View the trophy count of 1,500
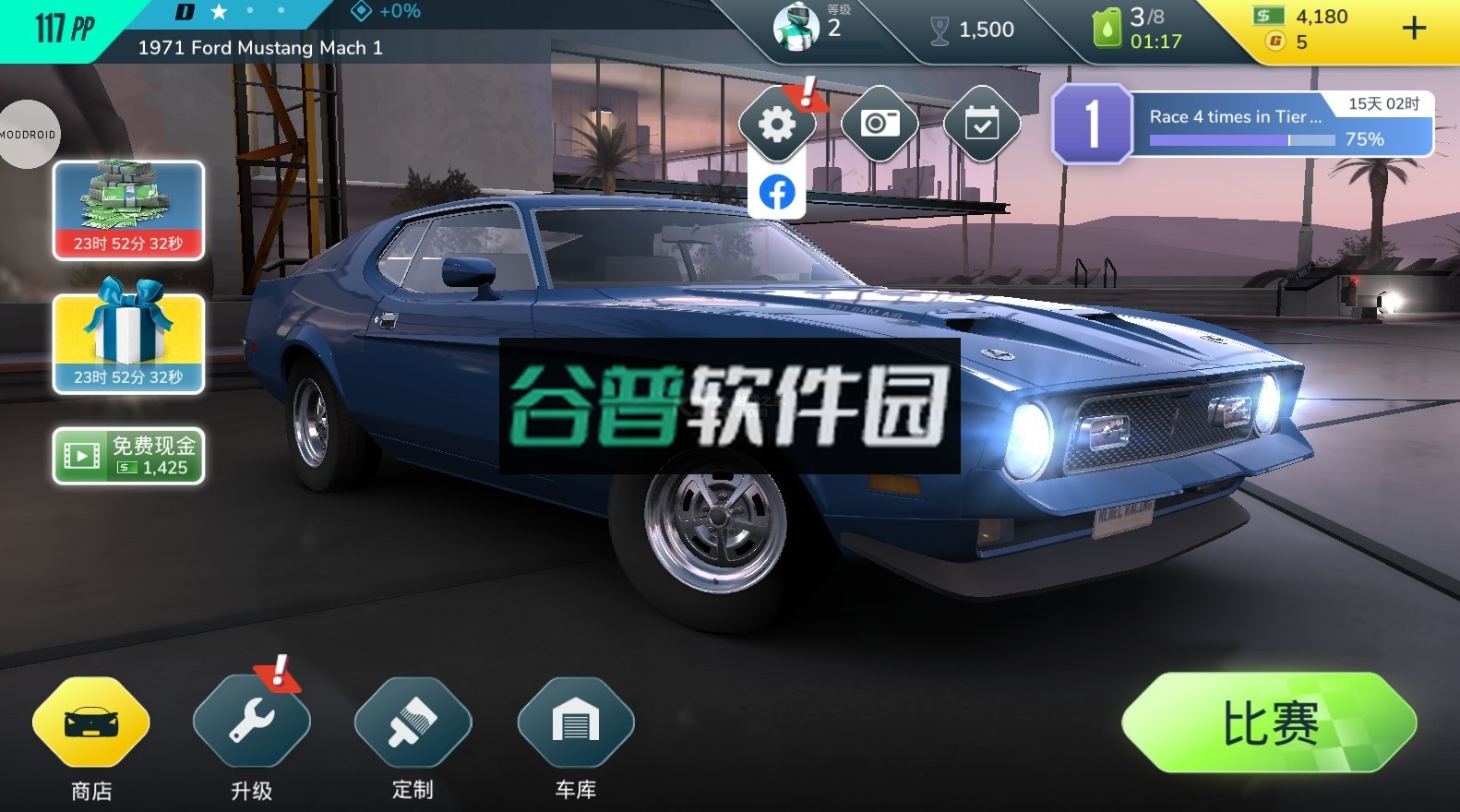This screenshot has width=1460, height=812. (964, 28)
